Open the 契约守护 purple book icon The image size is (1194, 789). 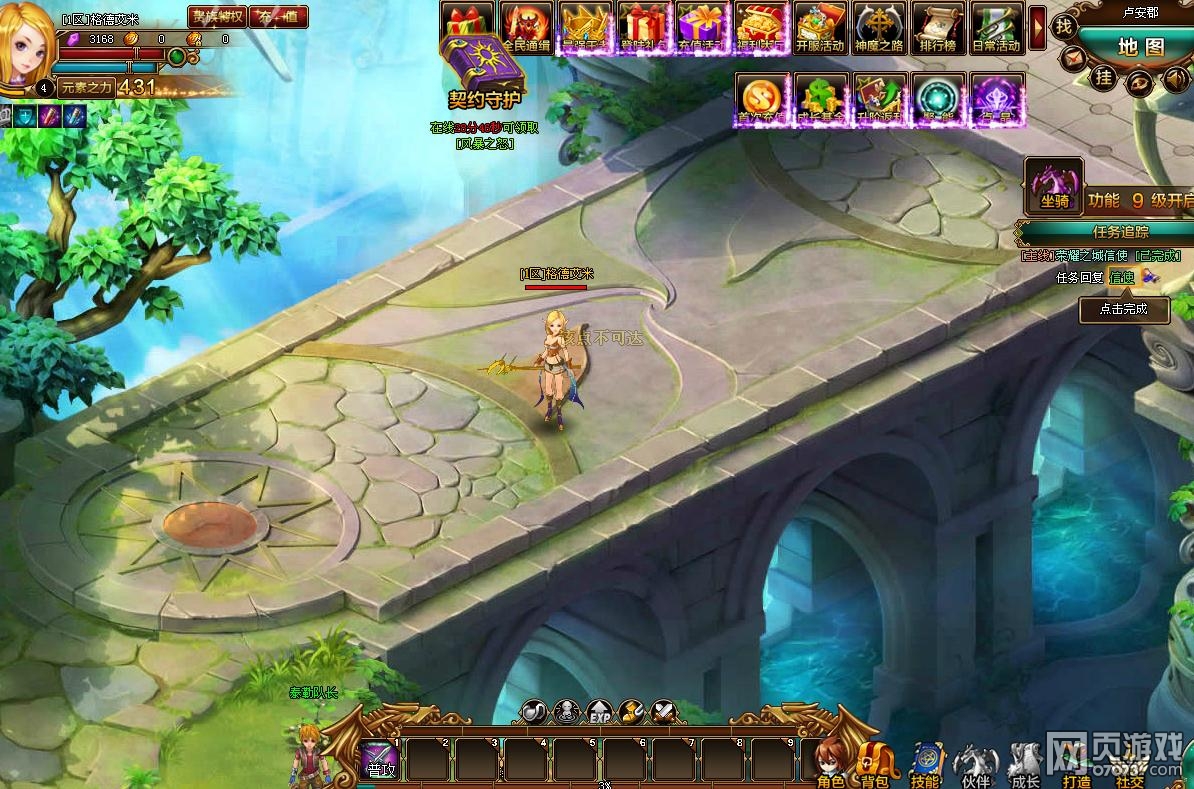486,66
